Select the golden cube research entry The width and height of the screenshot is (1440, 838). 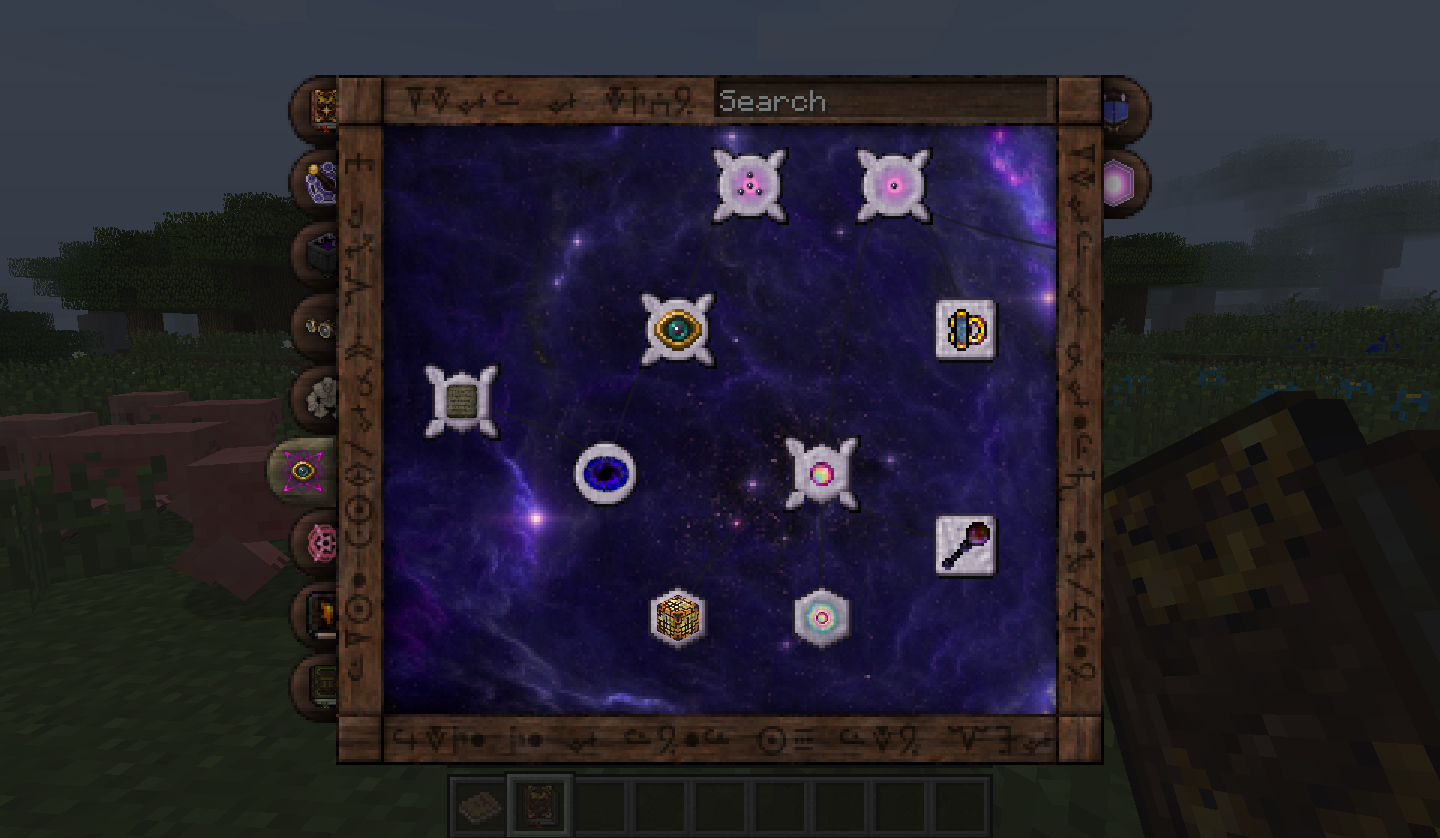[x=677, y=617]
